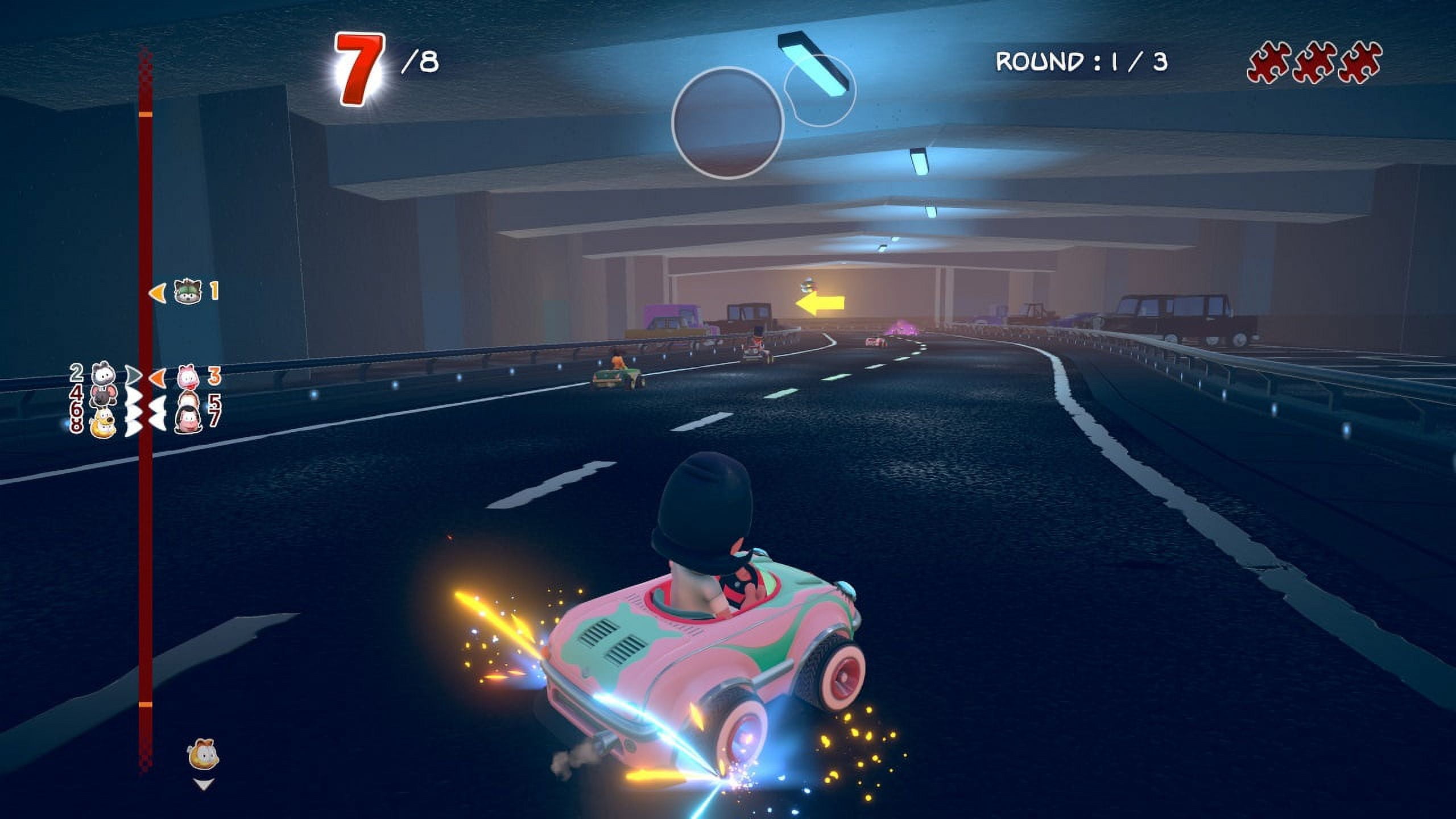Click Odie's portrait at position 6
Screen dimensions: 1456x819
[x=103, y=425]
